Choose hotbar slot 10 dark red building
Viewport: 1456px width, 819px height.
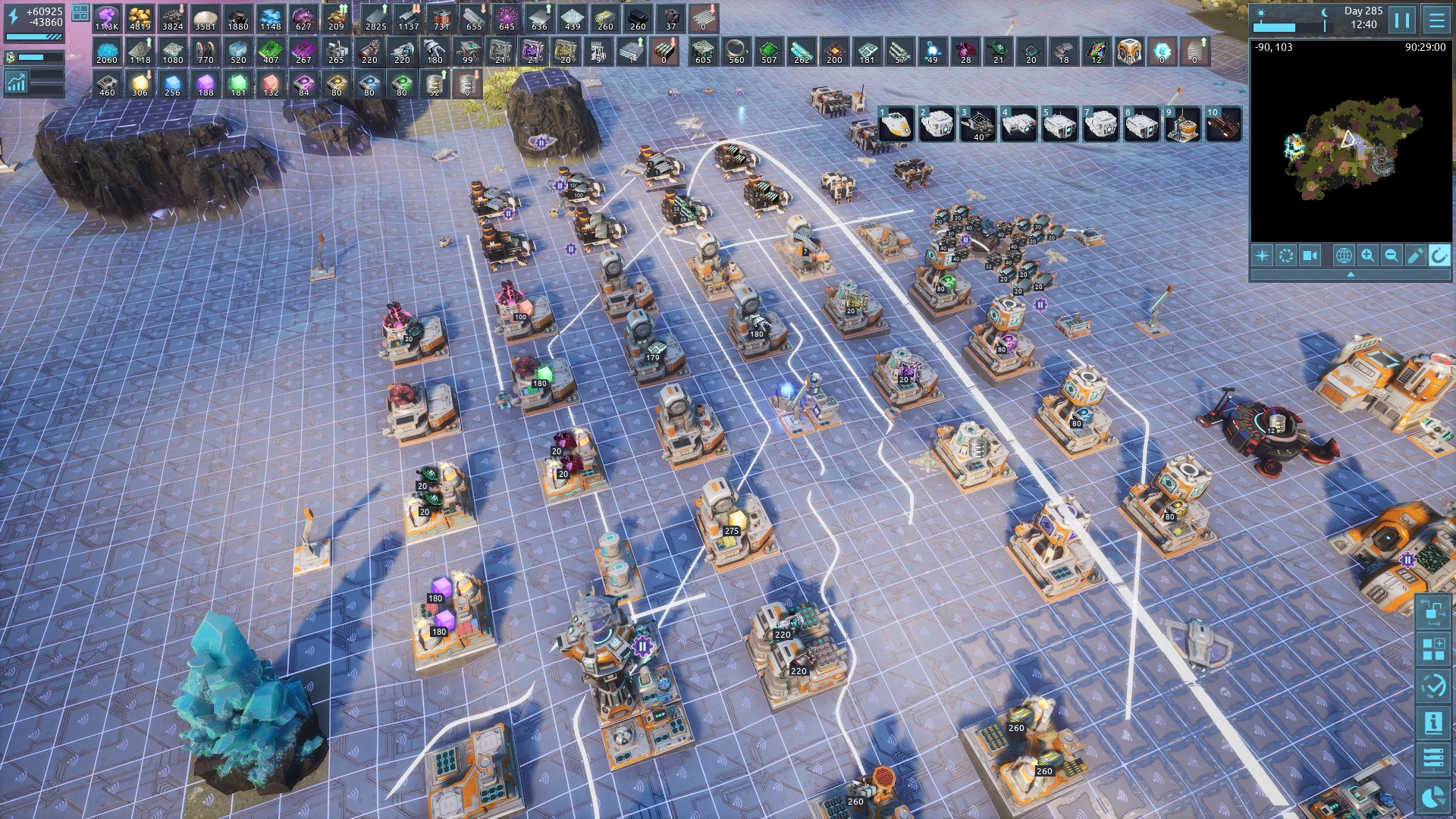click(x=1223, y=124)
